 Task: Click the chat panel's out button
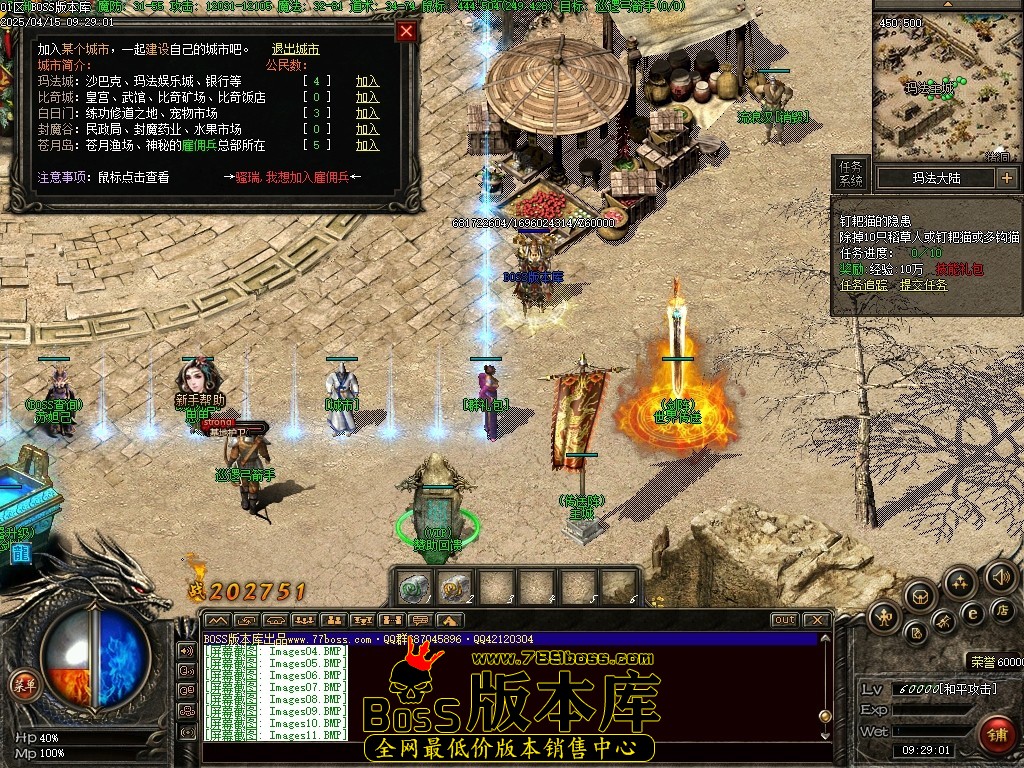pyautogui.click(x=784, y=620)
